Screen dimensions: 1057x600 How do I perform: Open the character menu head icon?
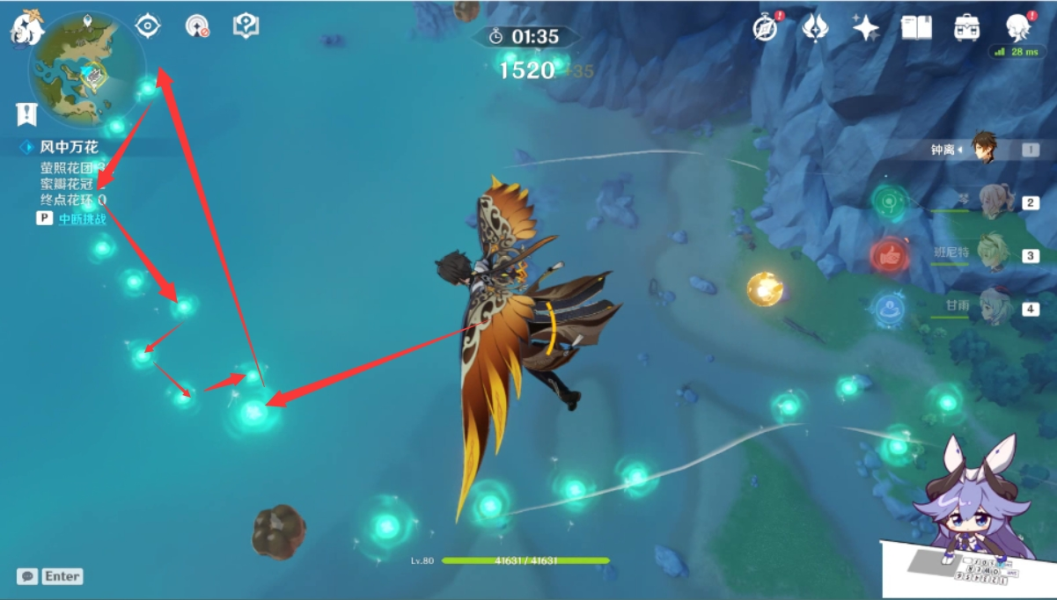pos(1018,28)
